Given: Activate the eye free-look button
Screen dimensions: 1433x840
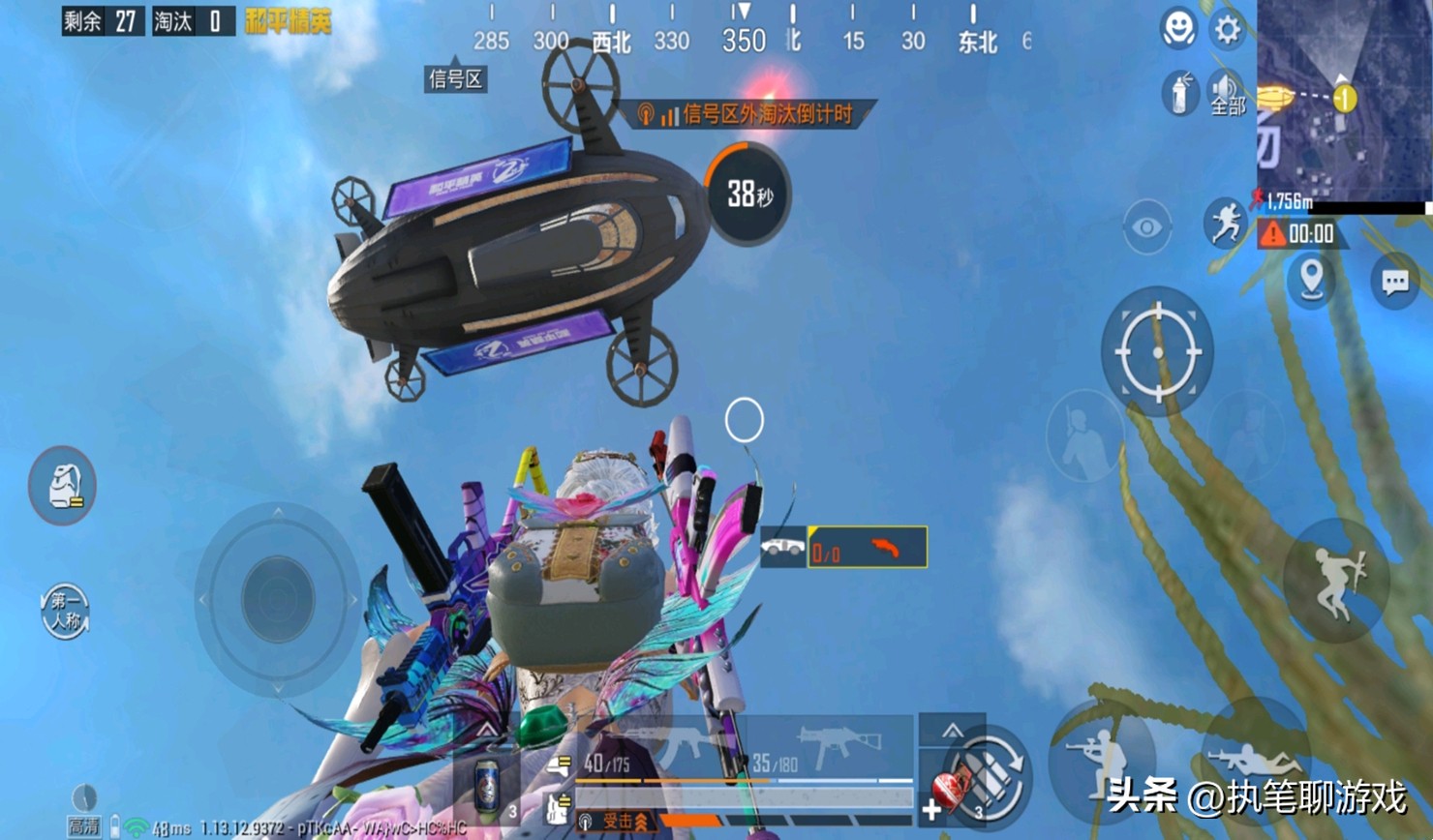Looking at the screenshot, I should [x=1147, y=227].
